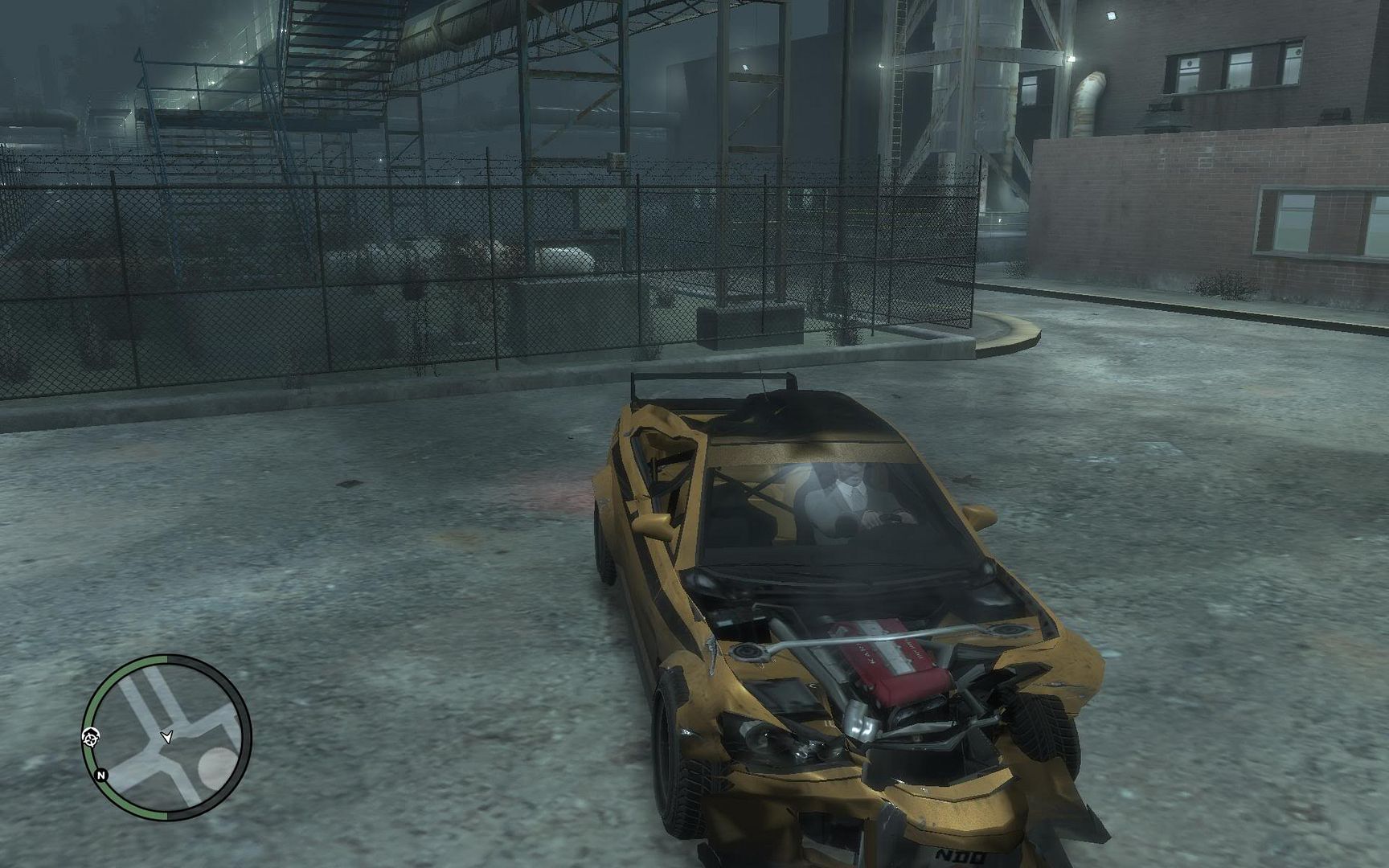The image size is (1389, 868).
Task: Select the white player arrow on the radar
Action: (x=167, y=736)
